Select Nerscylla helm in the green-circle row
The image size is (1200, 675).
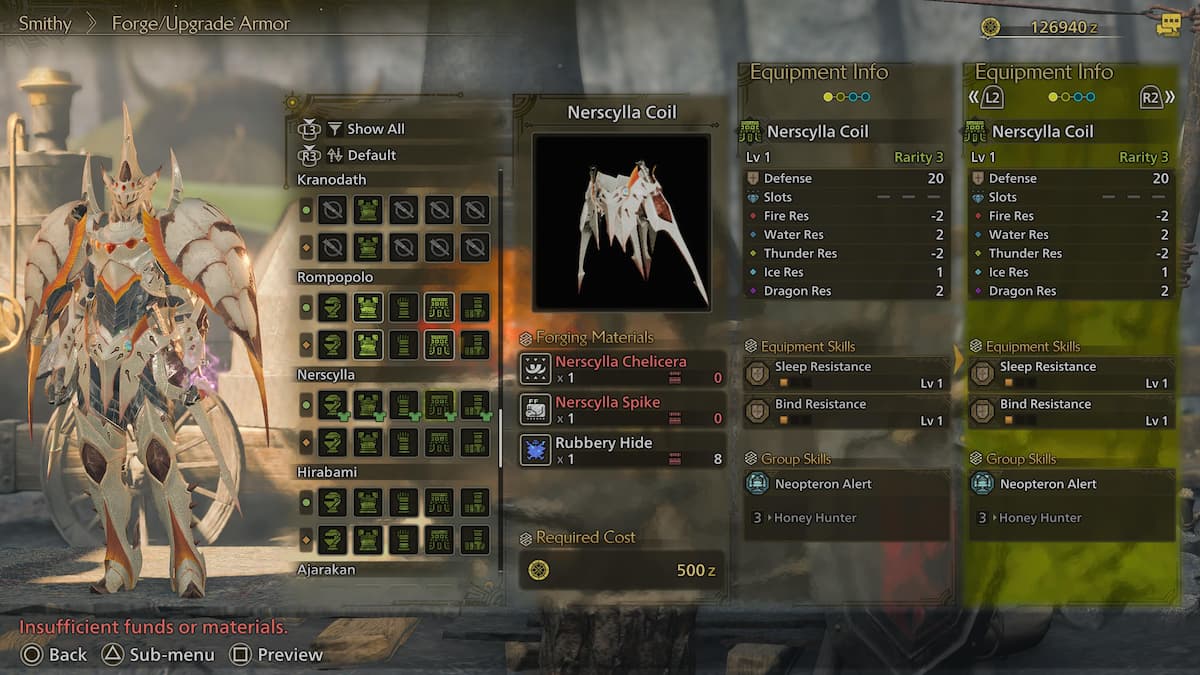point(332,404)
